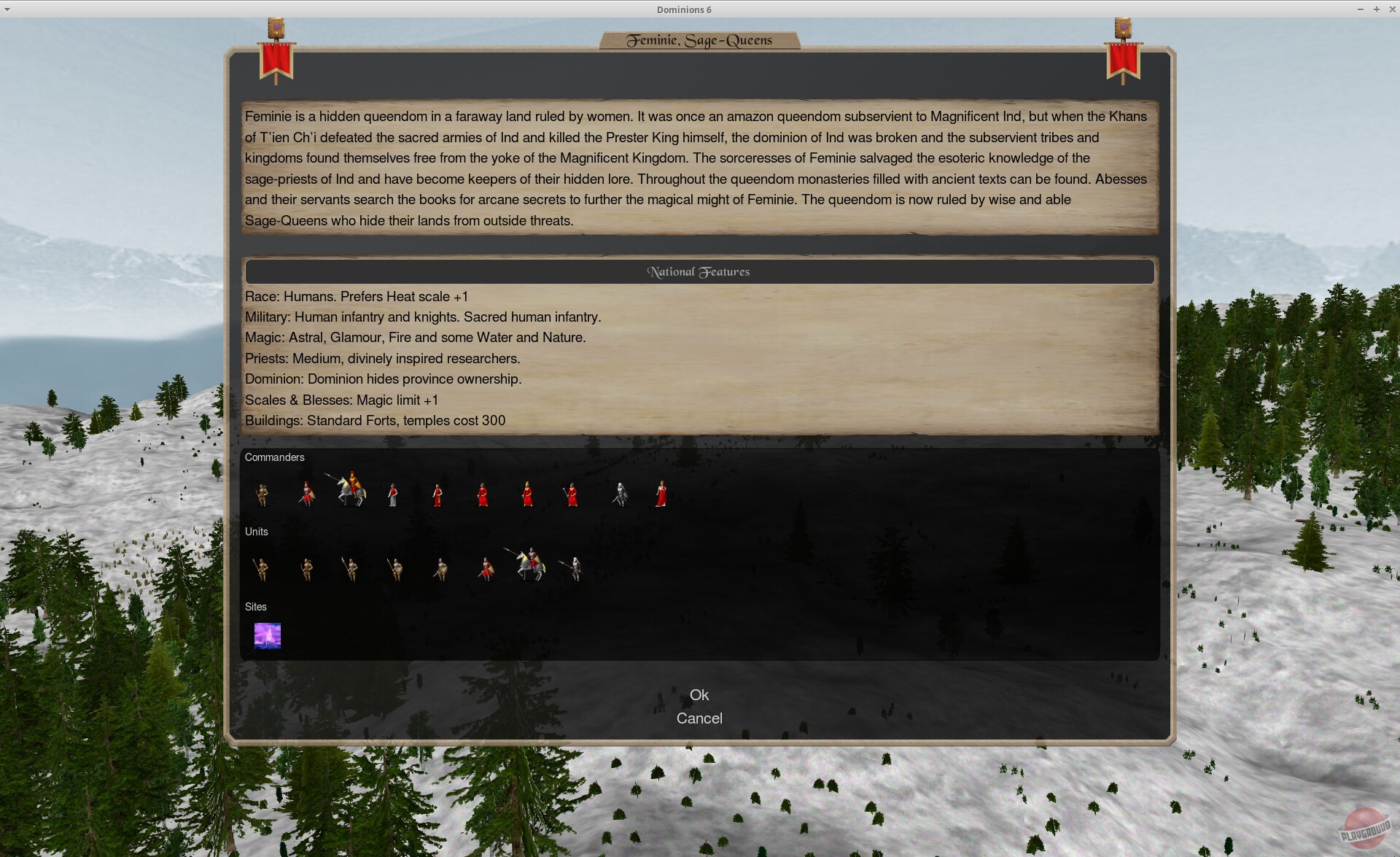Image resolution: width=1400 pixels, height=857 pixels.
Task: Select the halberdier unit sprite
Action: (x=351, y=569)
